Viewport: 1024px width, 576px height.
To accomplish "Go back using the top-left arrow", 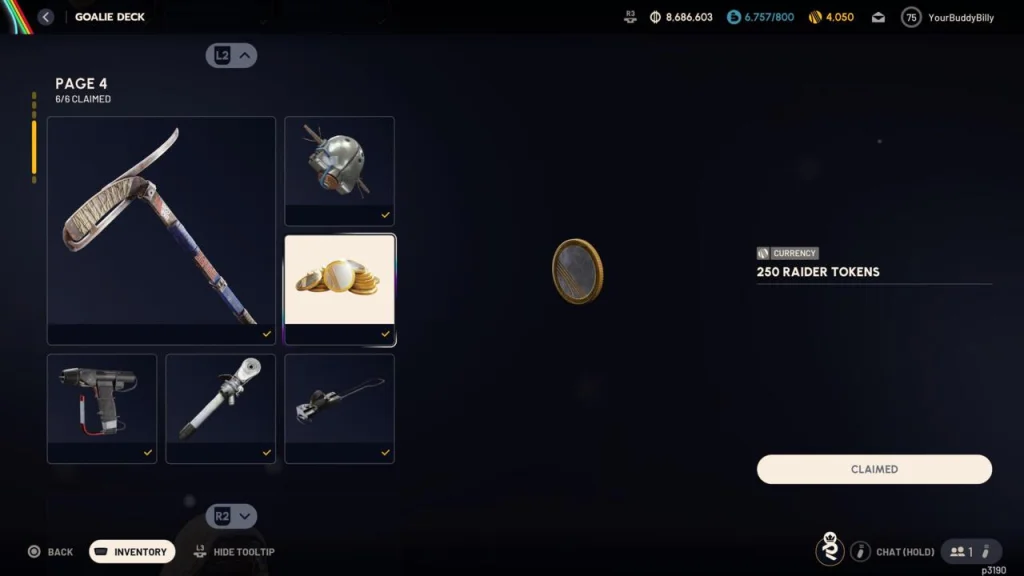I will [46, 17].
